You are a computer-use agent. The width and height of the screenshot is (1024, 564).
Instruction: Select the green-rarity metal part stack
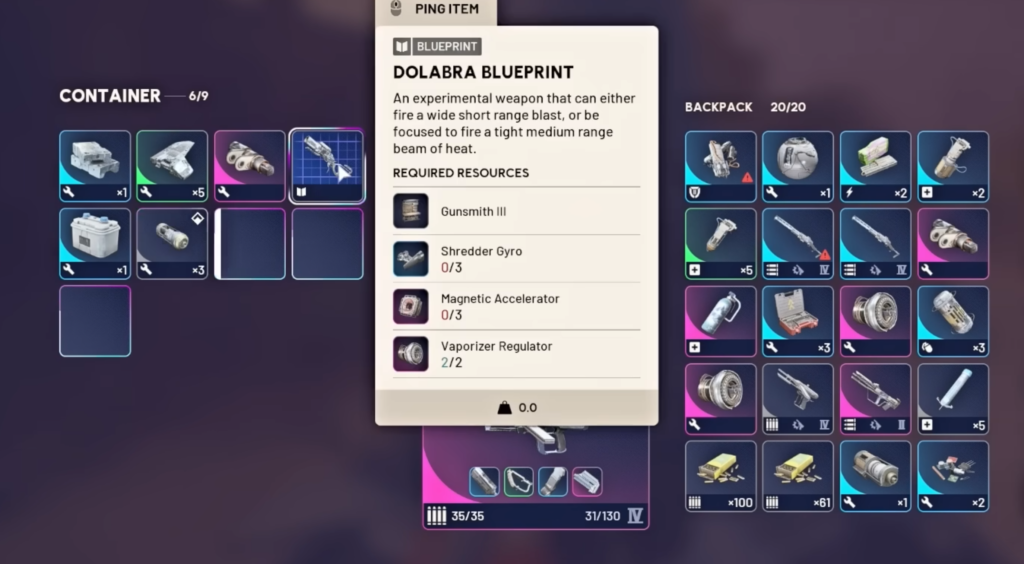pyautogui.click(x=172, y=166)
